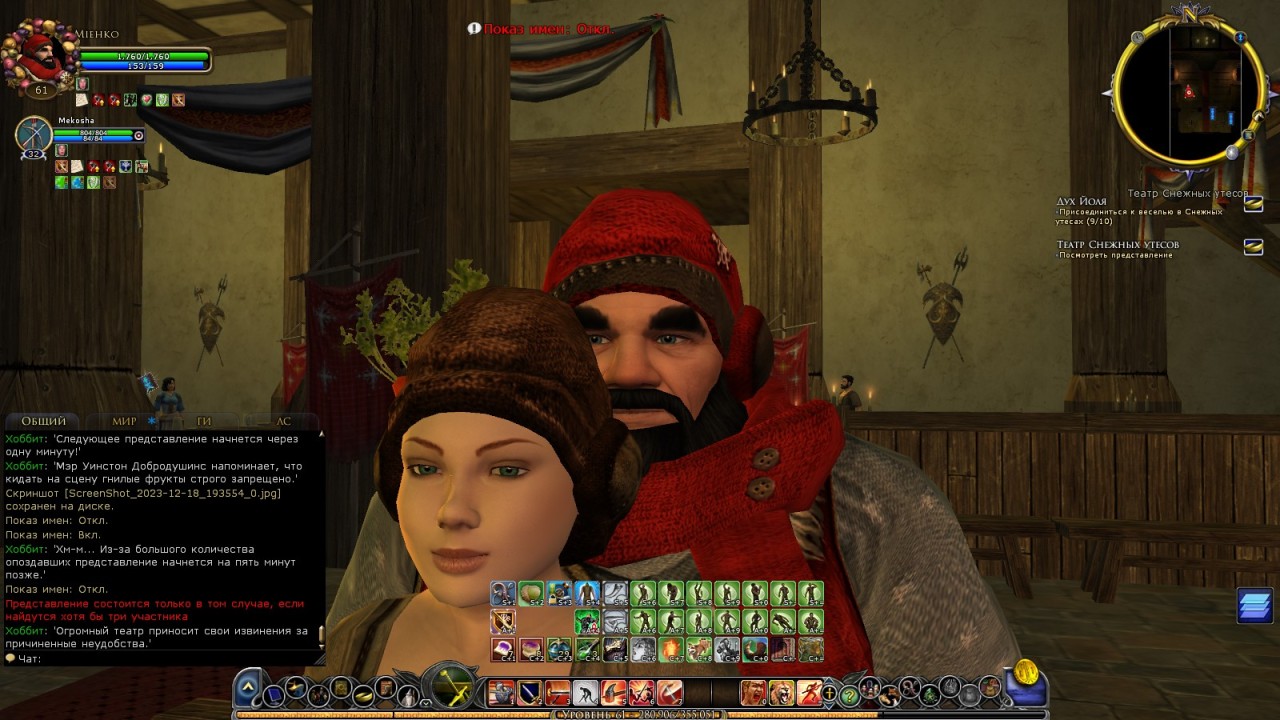Screen dimensions: 1280x720
Task: Select the Театр Снежных утесов quest entry
Action: 1117,245
